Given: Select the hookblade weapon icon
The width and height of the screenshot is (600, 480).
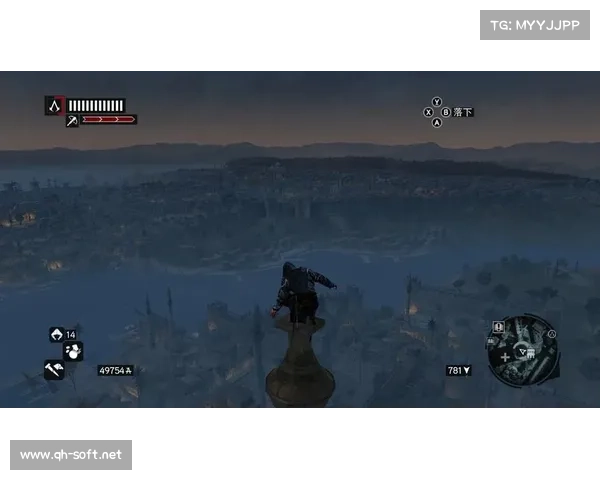Looking at the screenshot, I should [72, 121].
